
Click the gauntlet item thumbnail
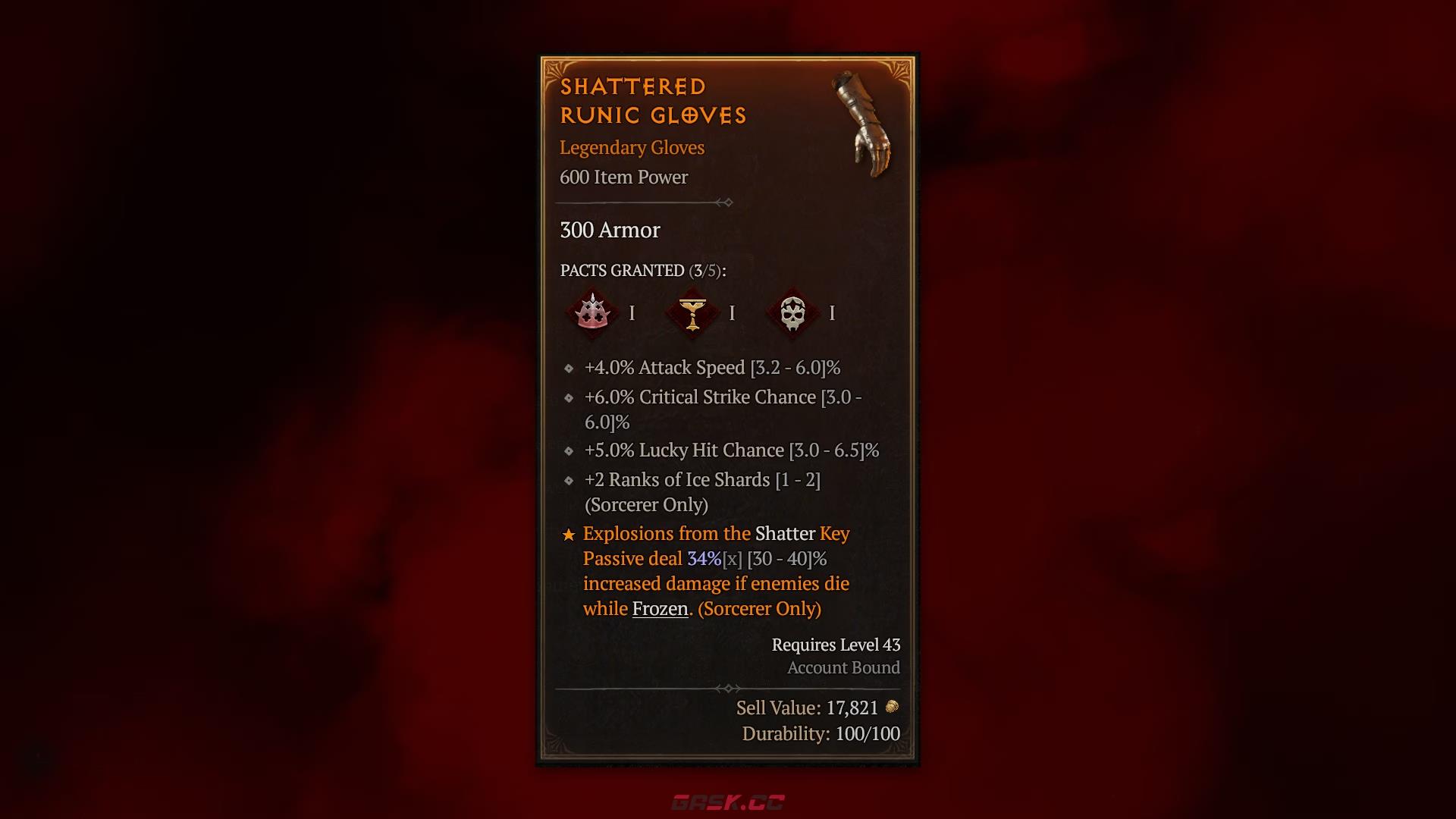[x=867, y=125]
